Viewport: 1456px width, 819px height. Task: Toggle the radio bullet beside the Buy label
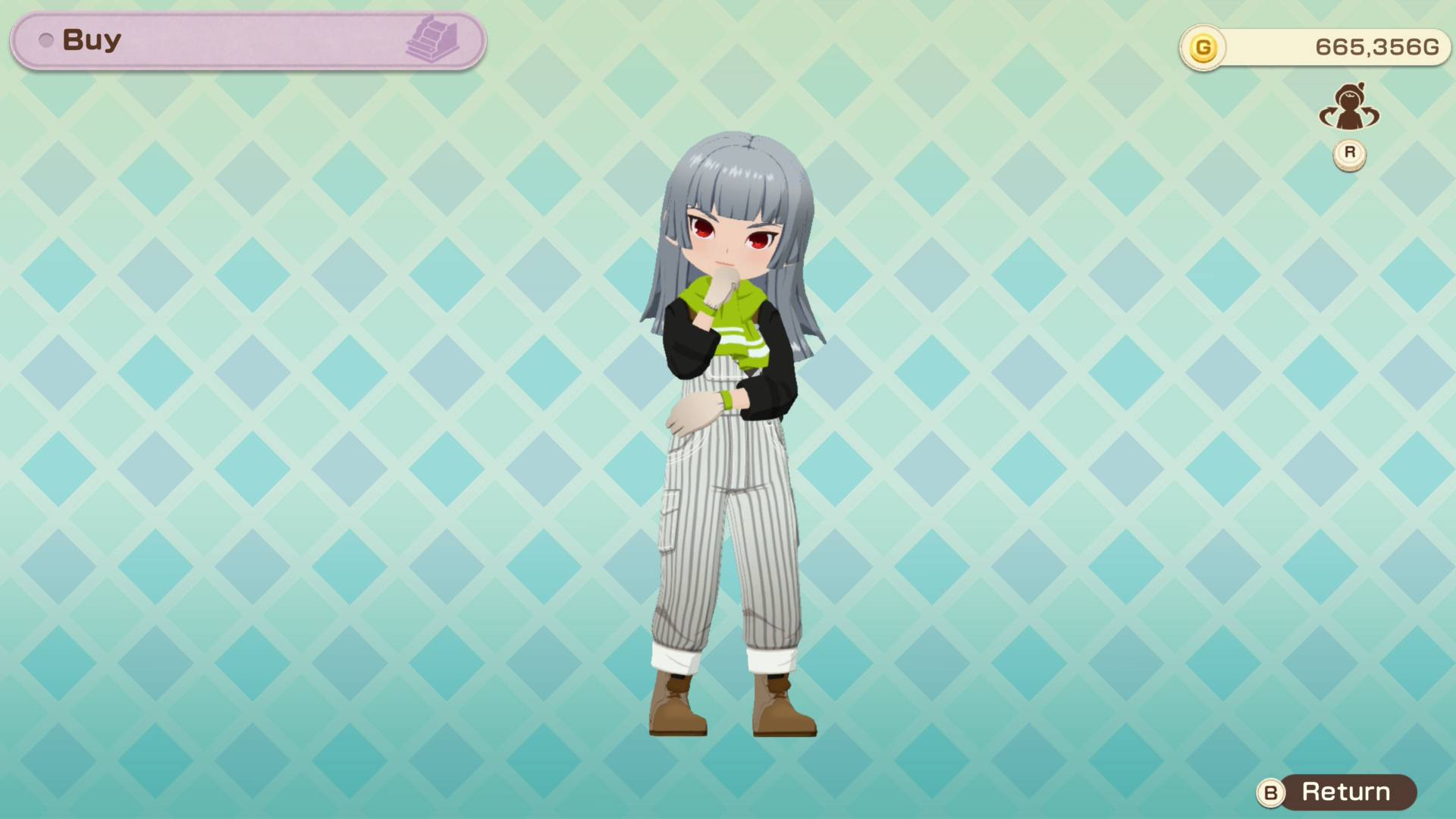[47, 40]
